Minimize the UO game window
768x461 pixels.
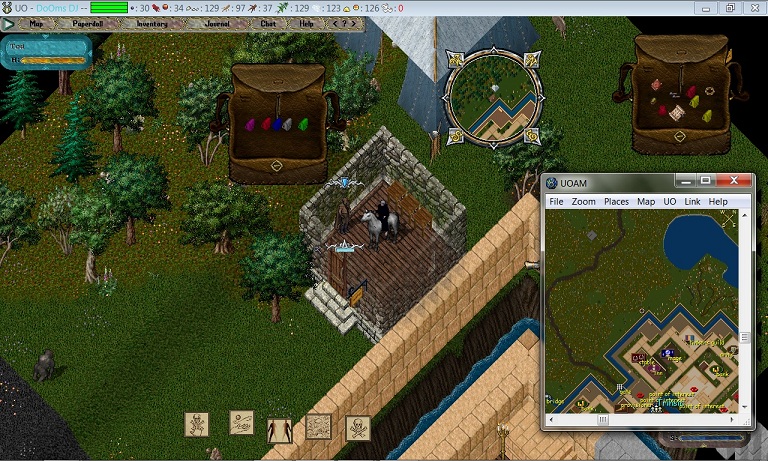click(706, 7)
